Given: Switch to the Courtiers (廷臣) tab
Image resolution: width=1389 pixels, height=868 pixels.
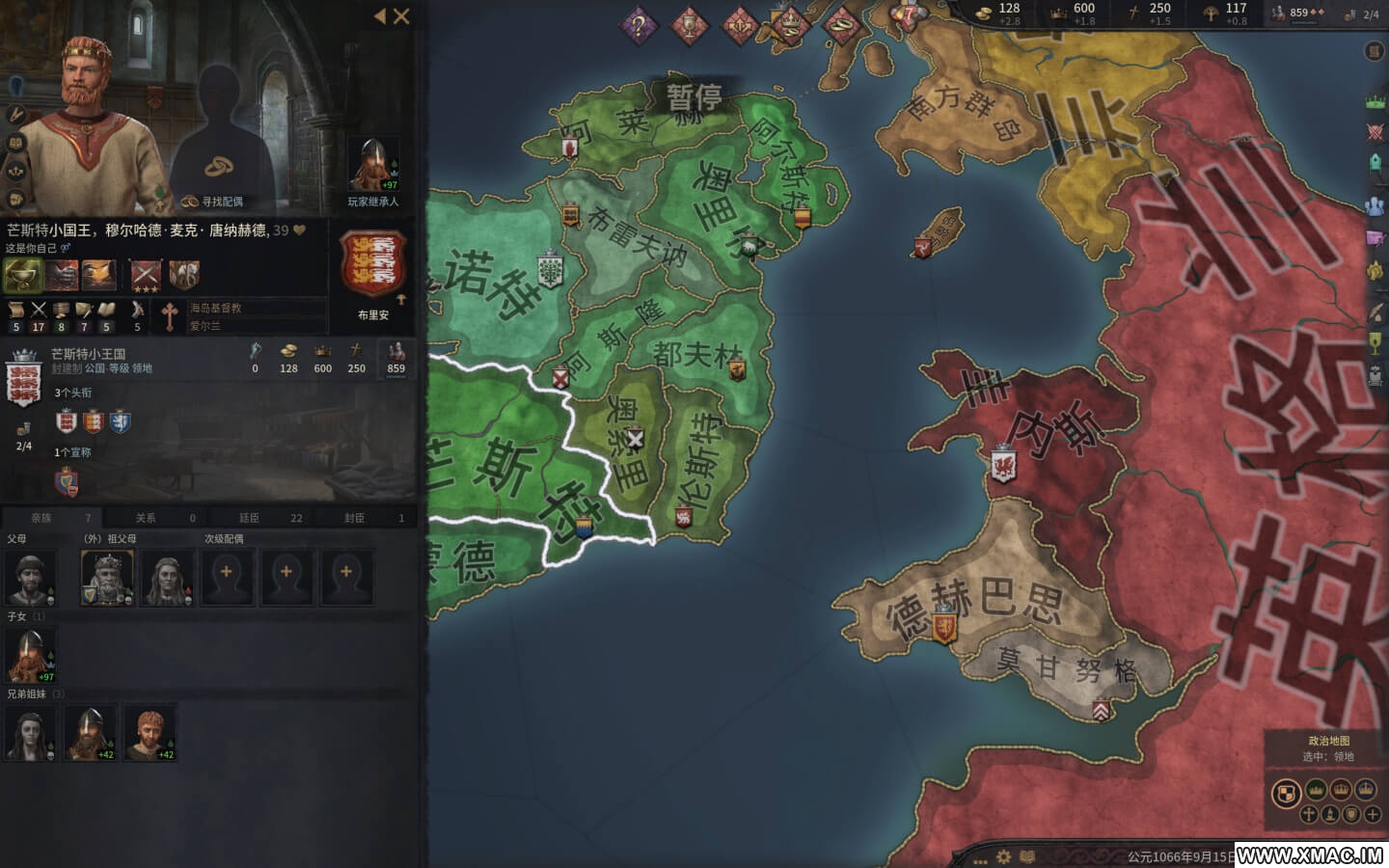Looking at the screenshot, I should pyautogui.click(x=260, y=518).
